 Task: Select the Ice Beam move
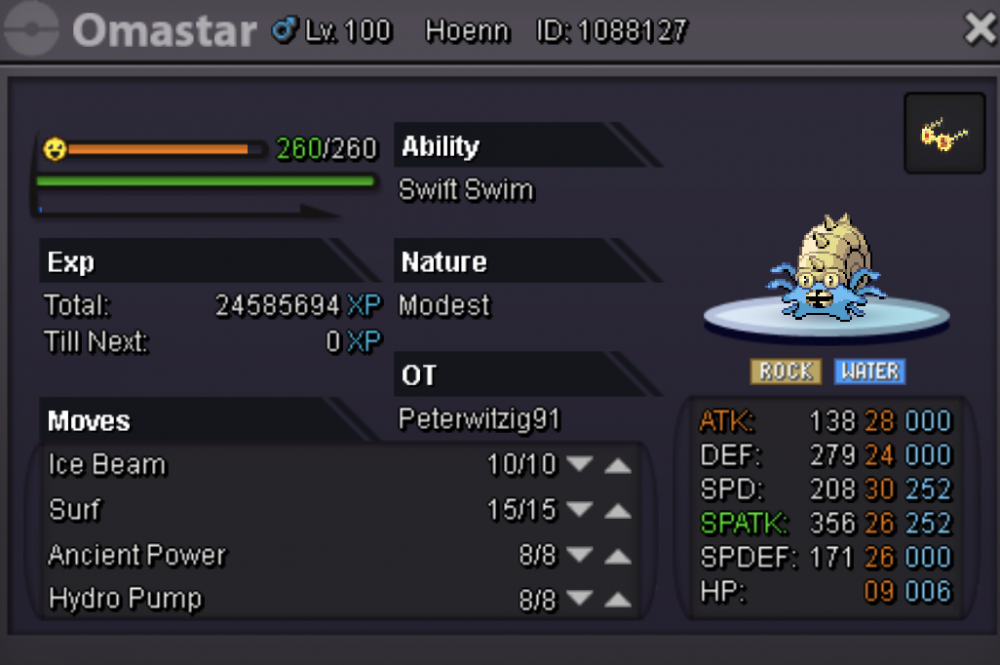pos(108,465)
